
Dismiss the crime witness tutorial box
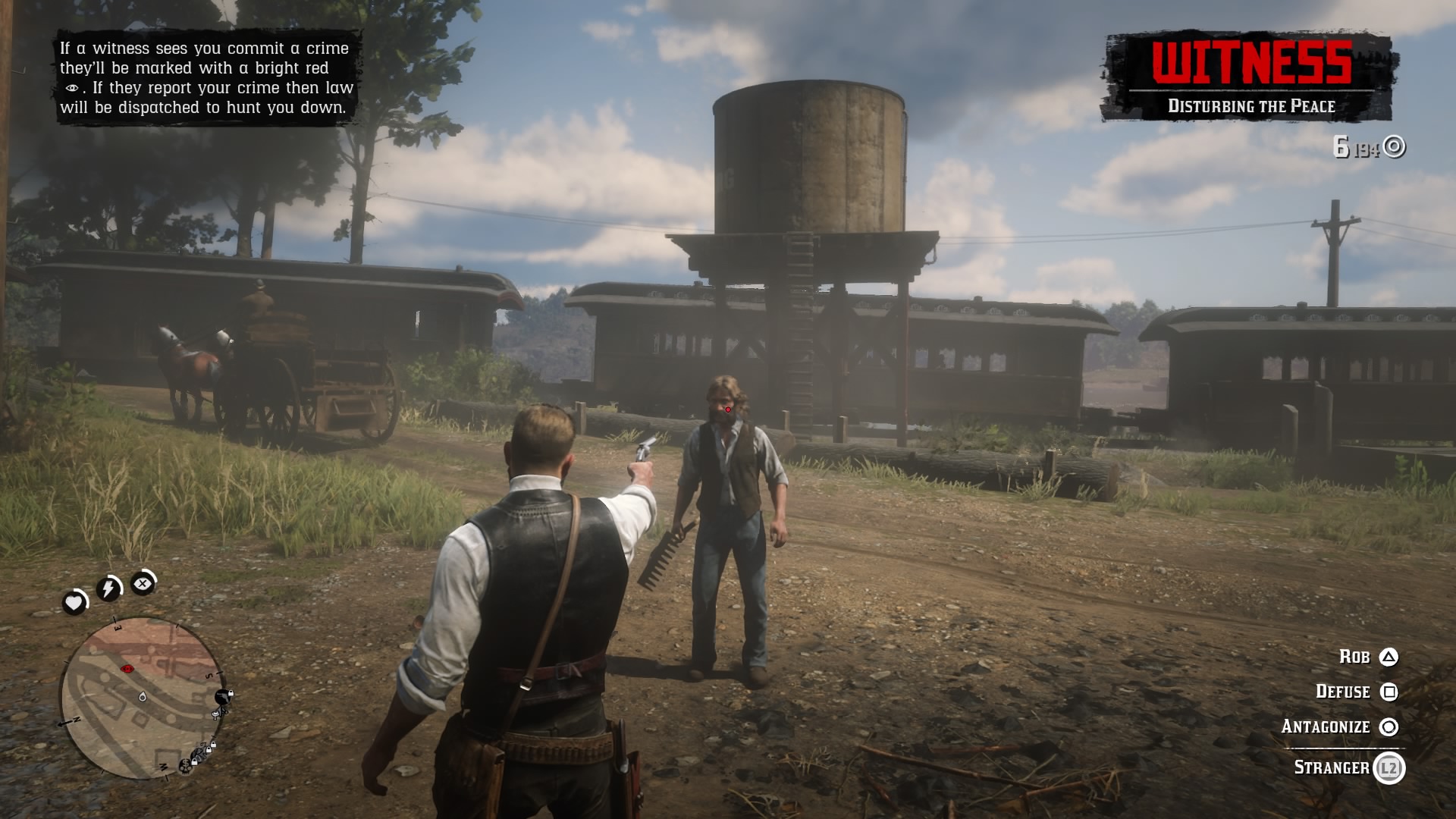click(x=206, y=78)
